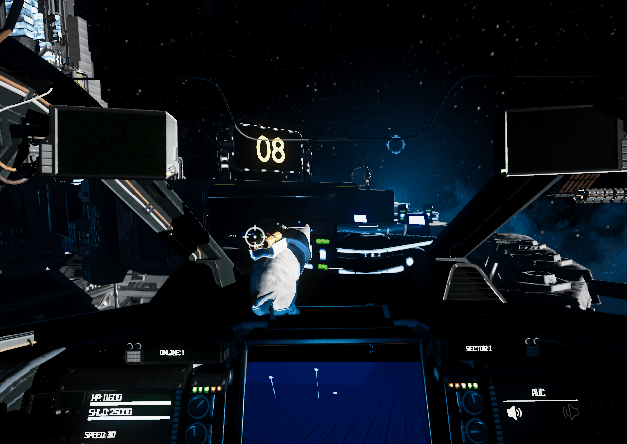Click the dimmed muted speaker icon
The height and width of the screenshot is (444, 627).
[x=571, y=411]
